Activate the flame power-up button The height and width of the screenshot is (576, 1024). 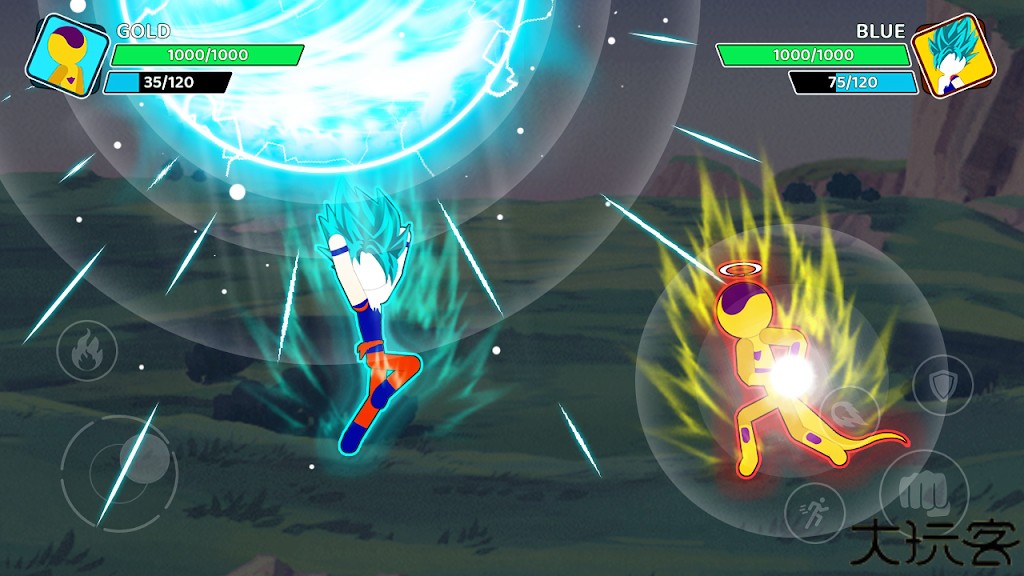pos(87,350)
